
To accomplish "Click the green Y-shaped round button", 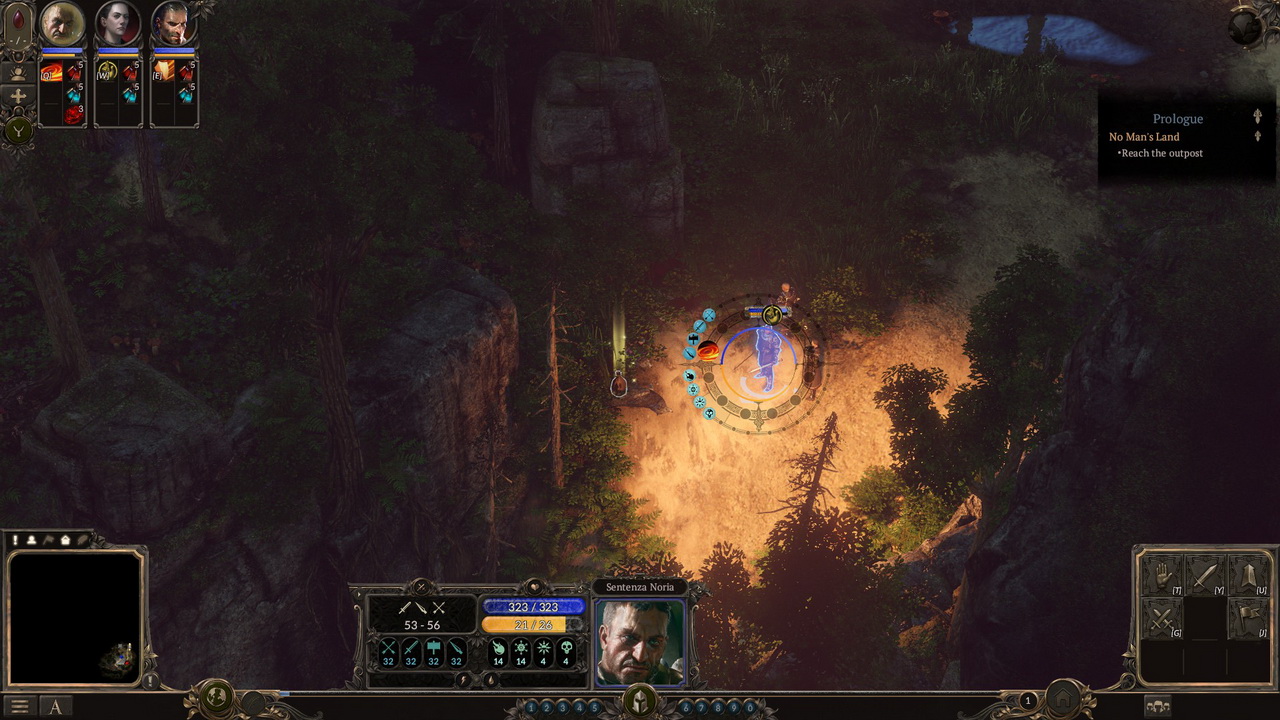I will tap(17, 129).
